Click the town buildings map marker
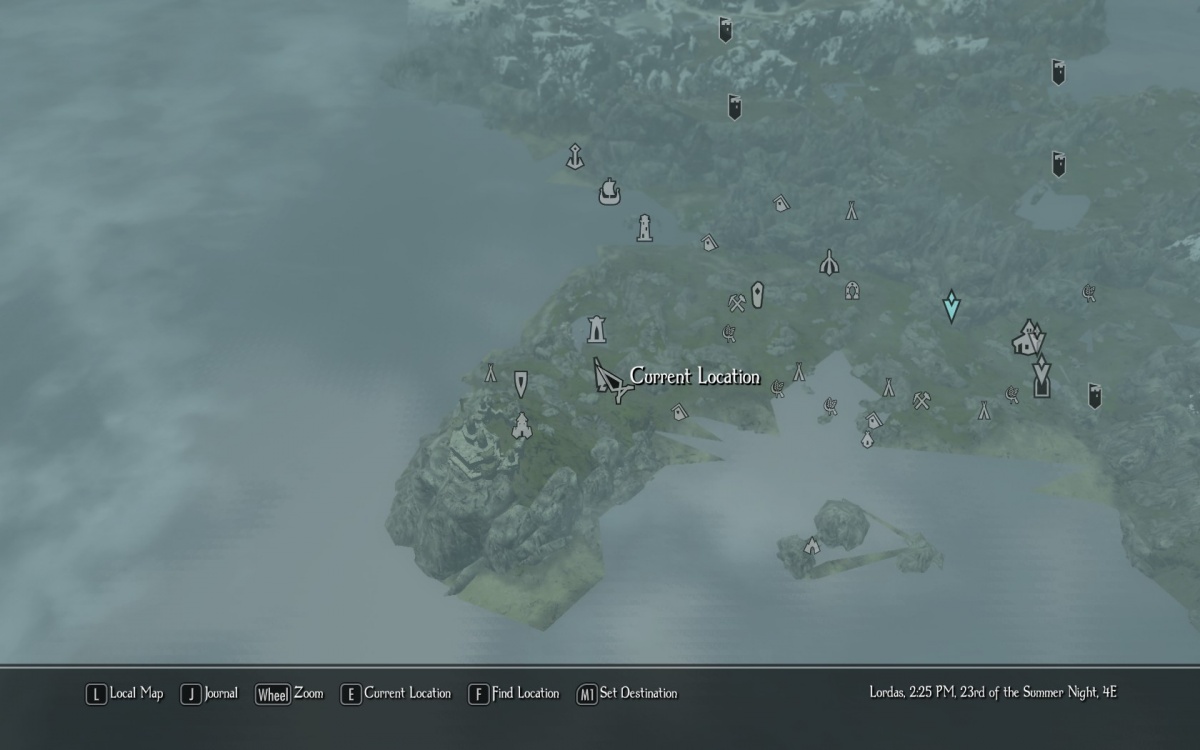Screen dimensions: 1200x750 (1027, 338)
